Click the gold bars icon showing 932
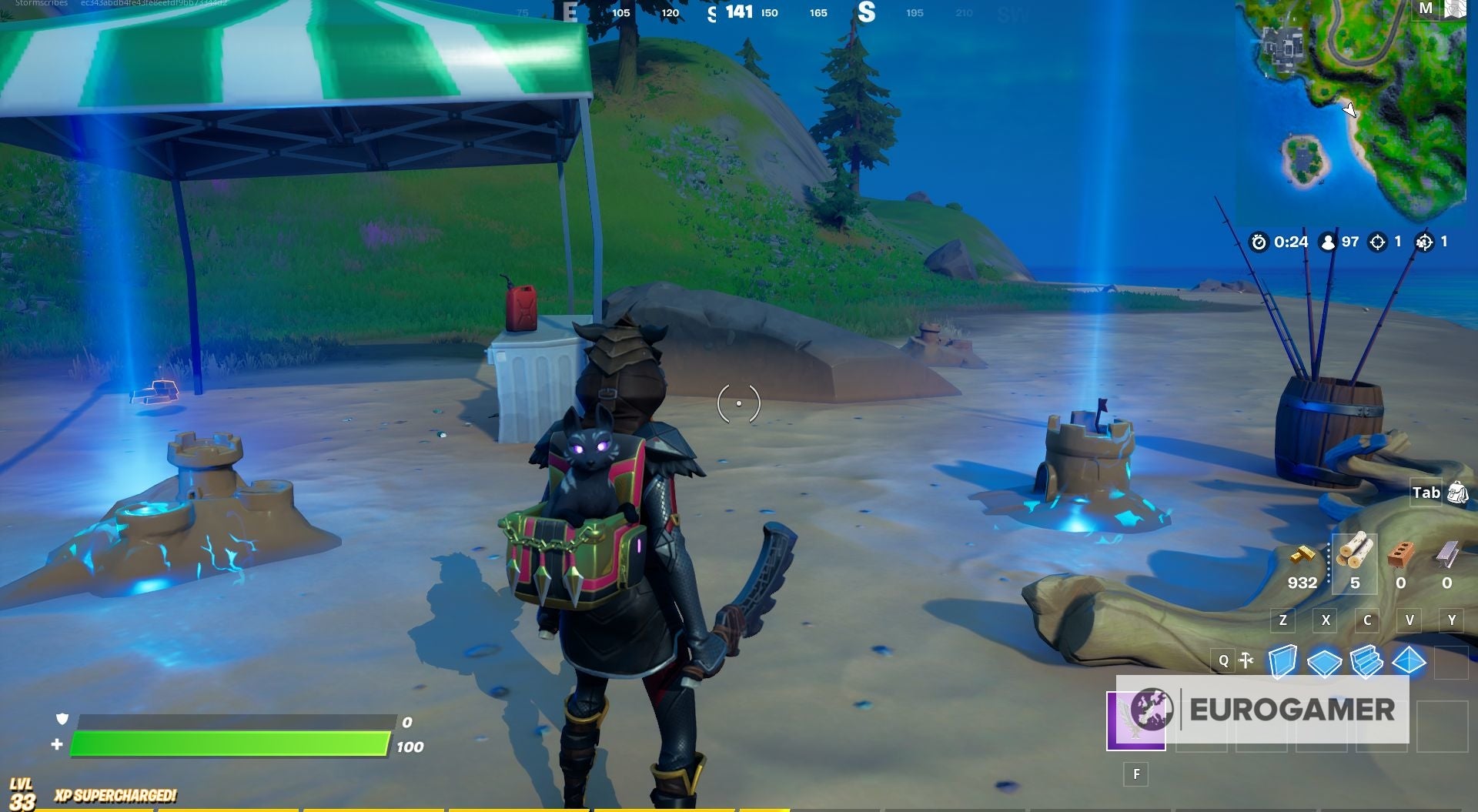Viewport: 1478px width, 812px height. (x=1302, y=556)
